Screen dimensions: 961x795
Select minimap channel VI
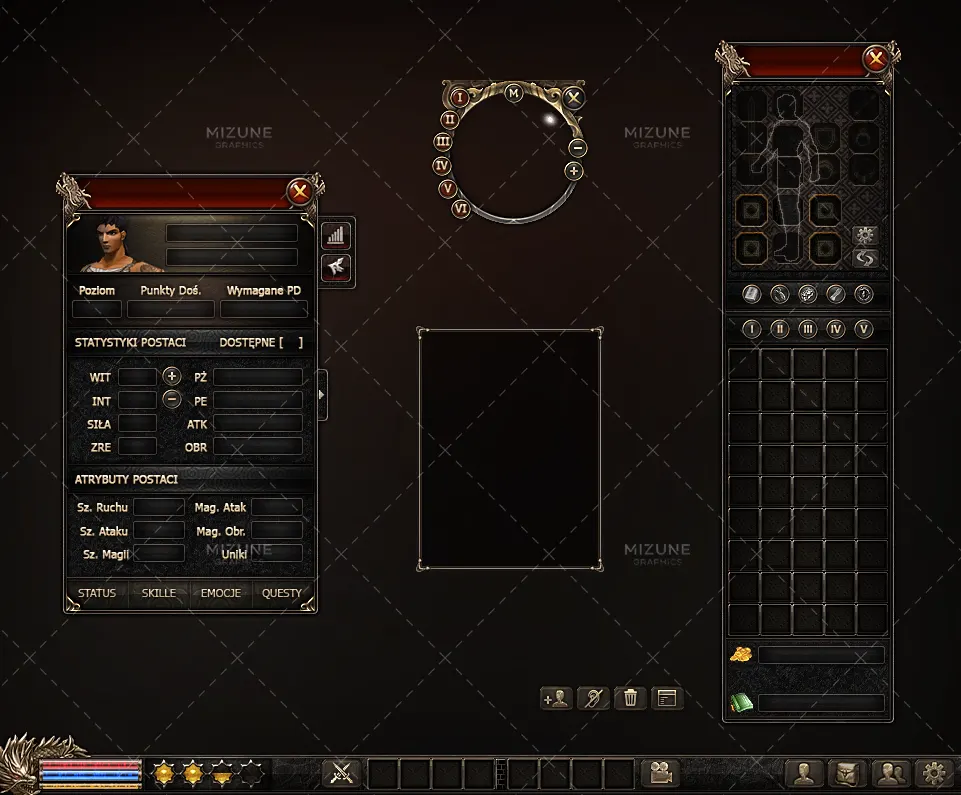[x=461, y=209]
